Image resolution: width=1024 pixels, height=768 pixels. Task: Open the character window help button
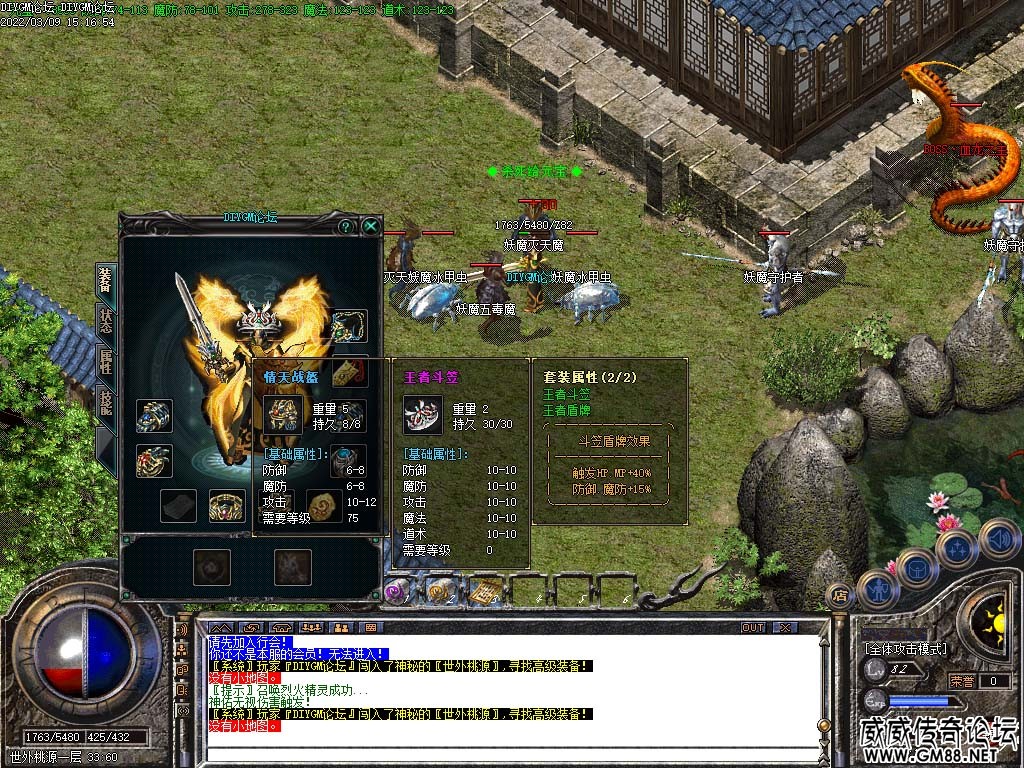(x=346, y=226)
